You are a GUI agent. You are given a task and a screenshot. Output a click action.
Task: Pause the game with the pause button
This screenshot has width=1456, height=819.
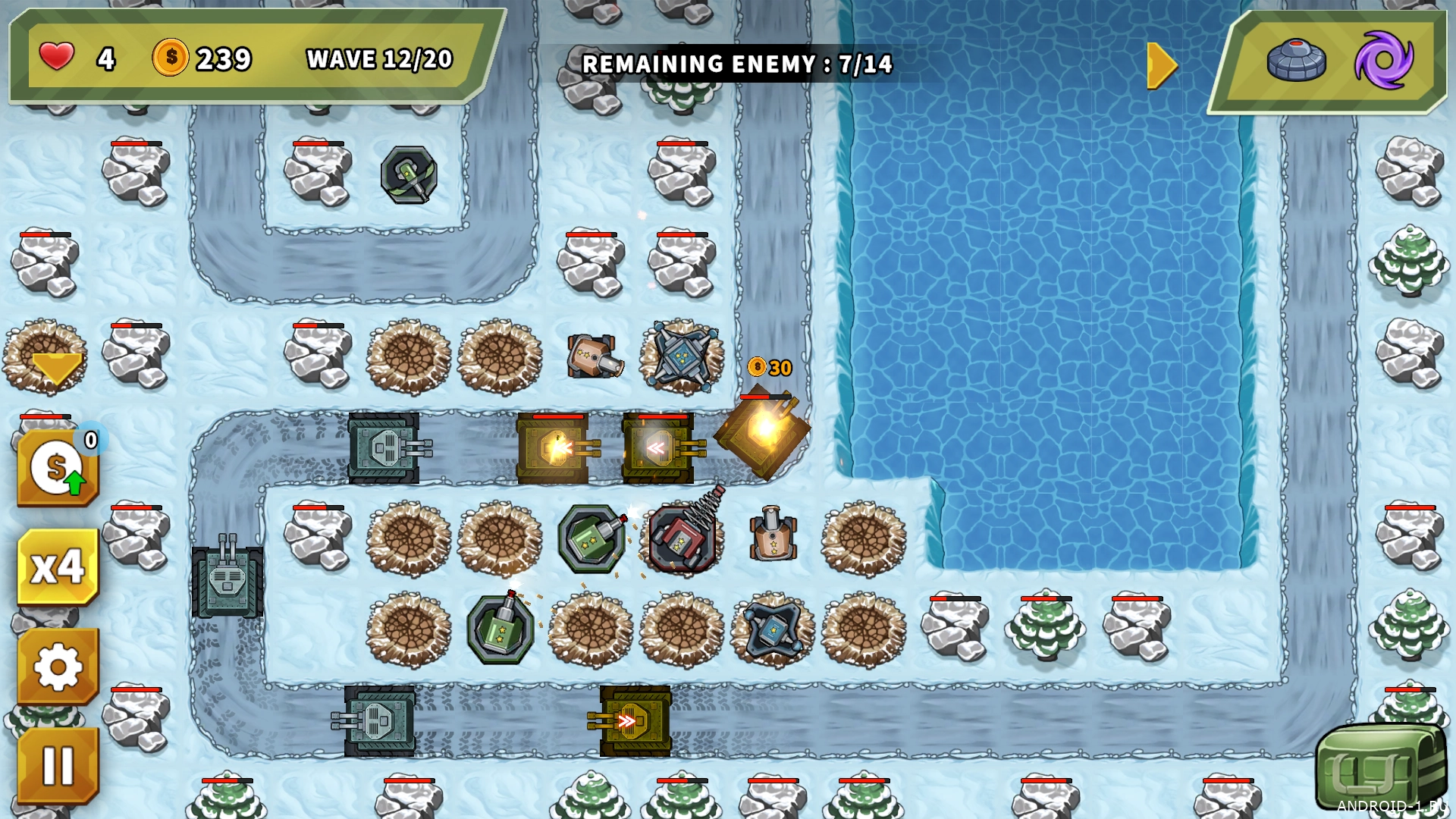tap(58, 764)
